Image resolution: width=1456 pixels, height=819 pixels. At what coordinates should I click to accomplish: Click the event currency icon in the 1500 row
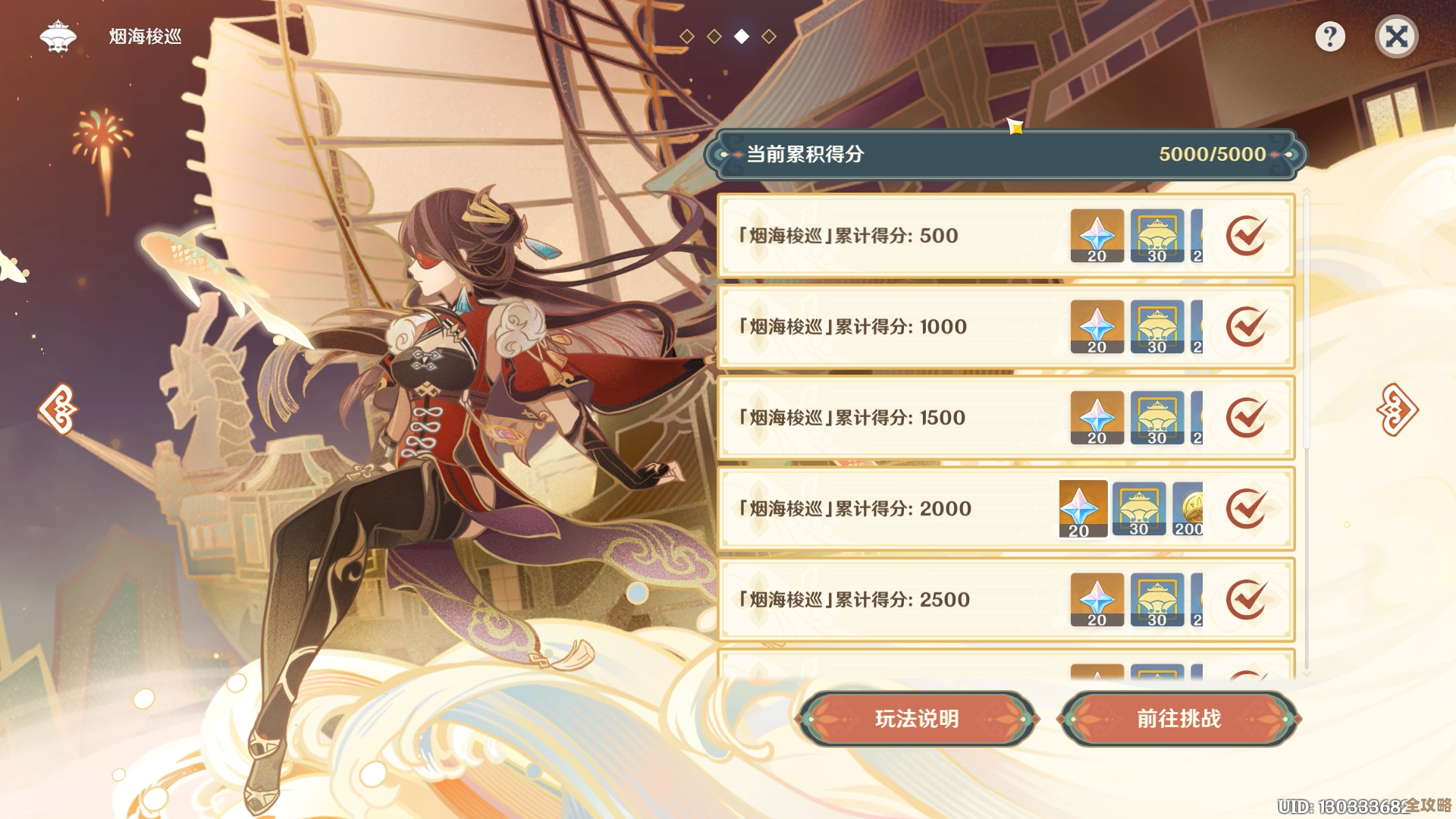(1156, 417)
